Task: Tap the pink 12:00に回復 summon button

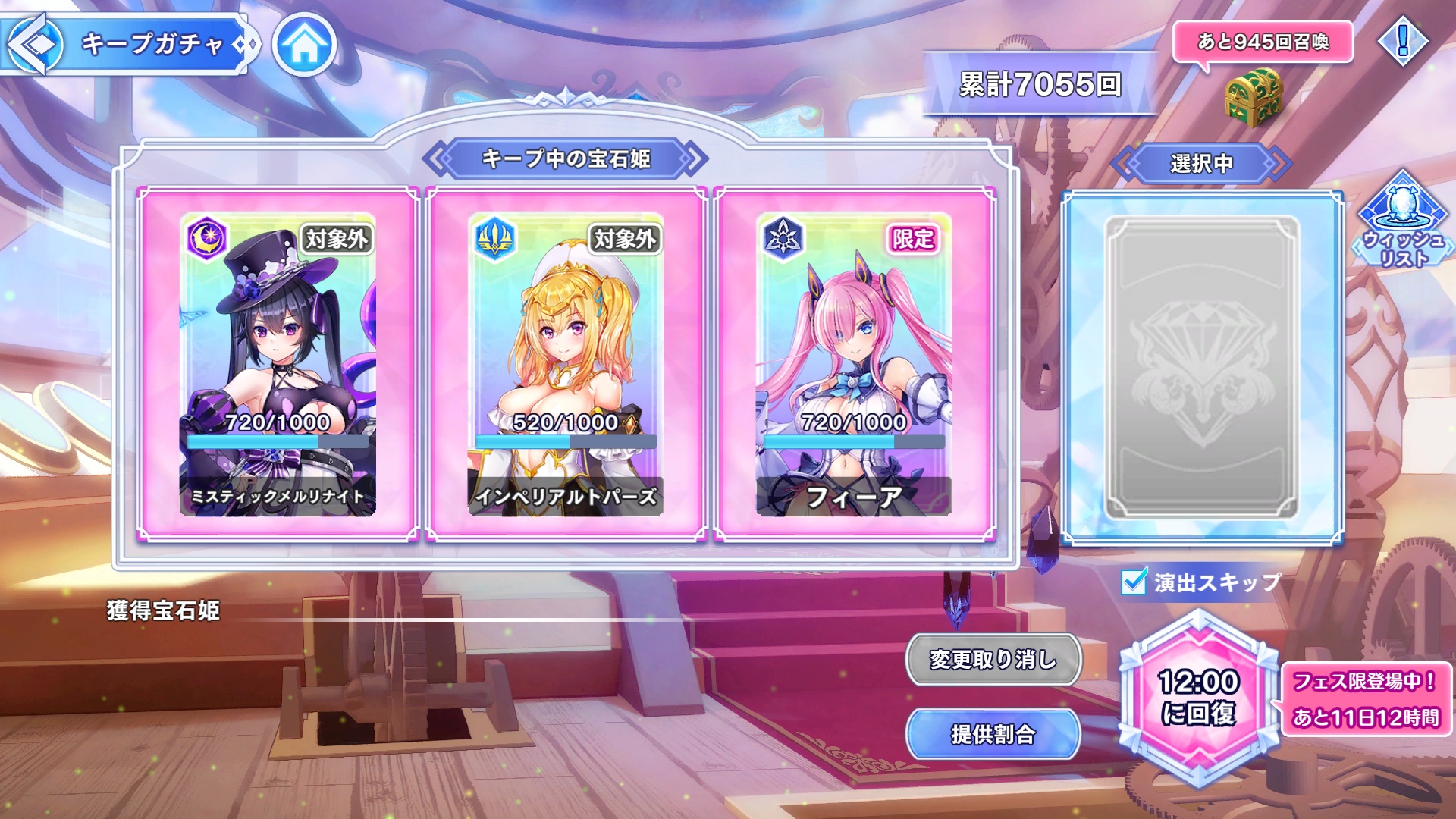Action: point(1198,698)
